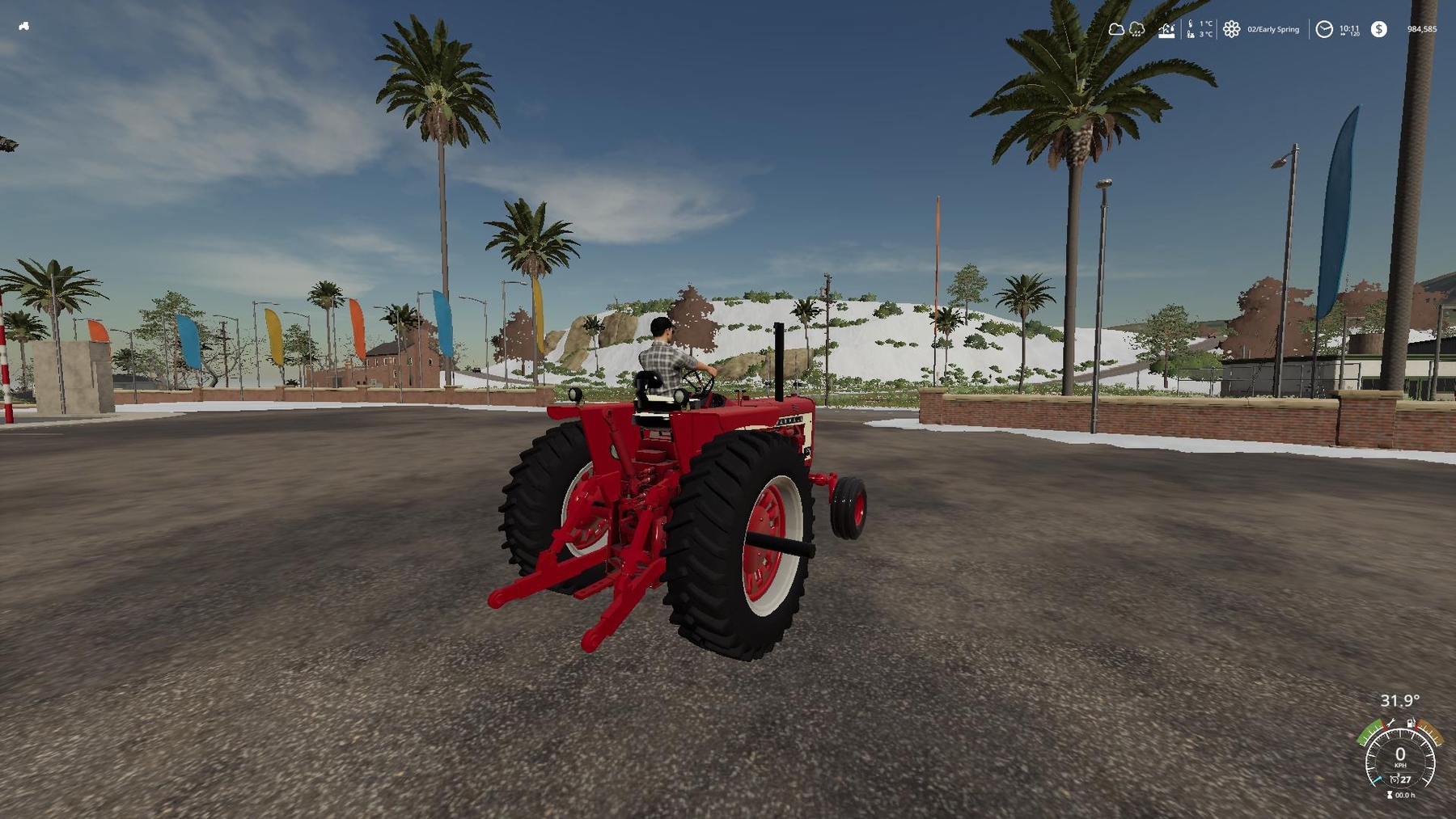
Task: Select the snowfall forecast cloud icon
Action: click(x=1136, y=30)
